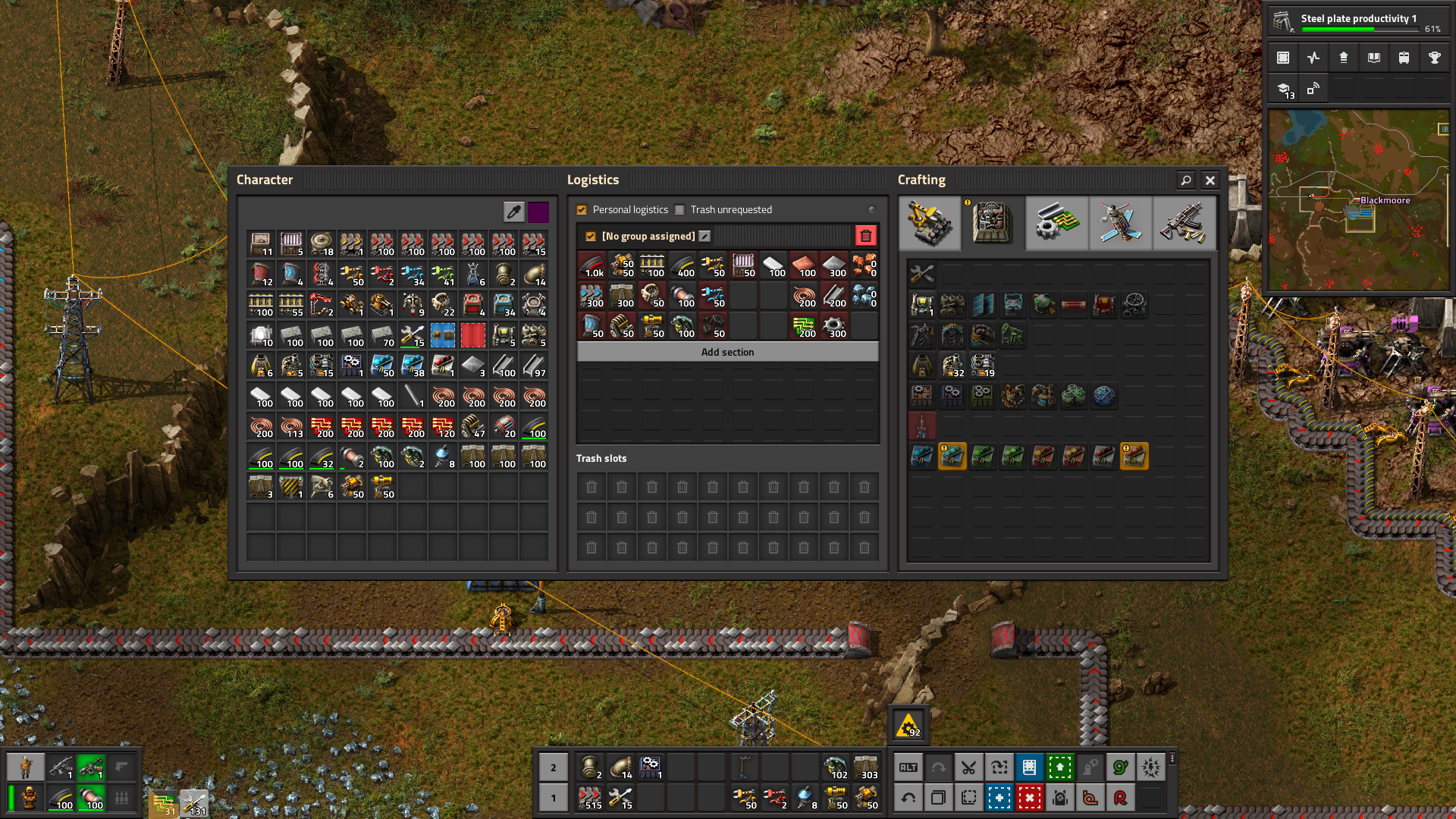Open the trophy achievements button
This screenshot has width=1456, height=819.
(x=1434, y=58)
